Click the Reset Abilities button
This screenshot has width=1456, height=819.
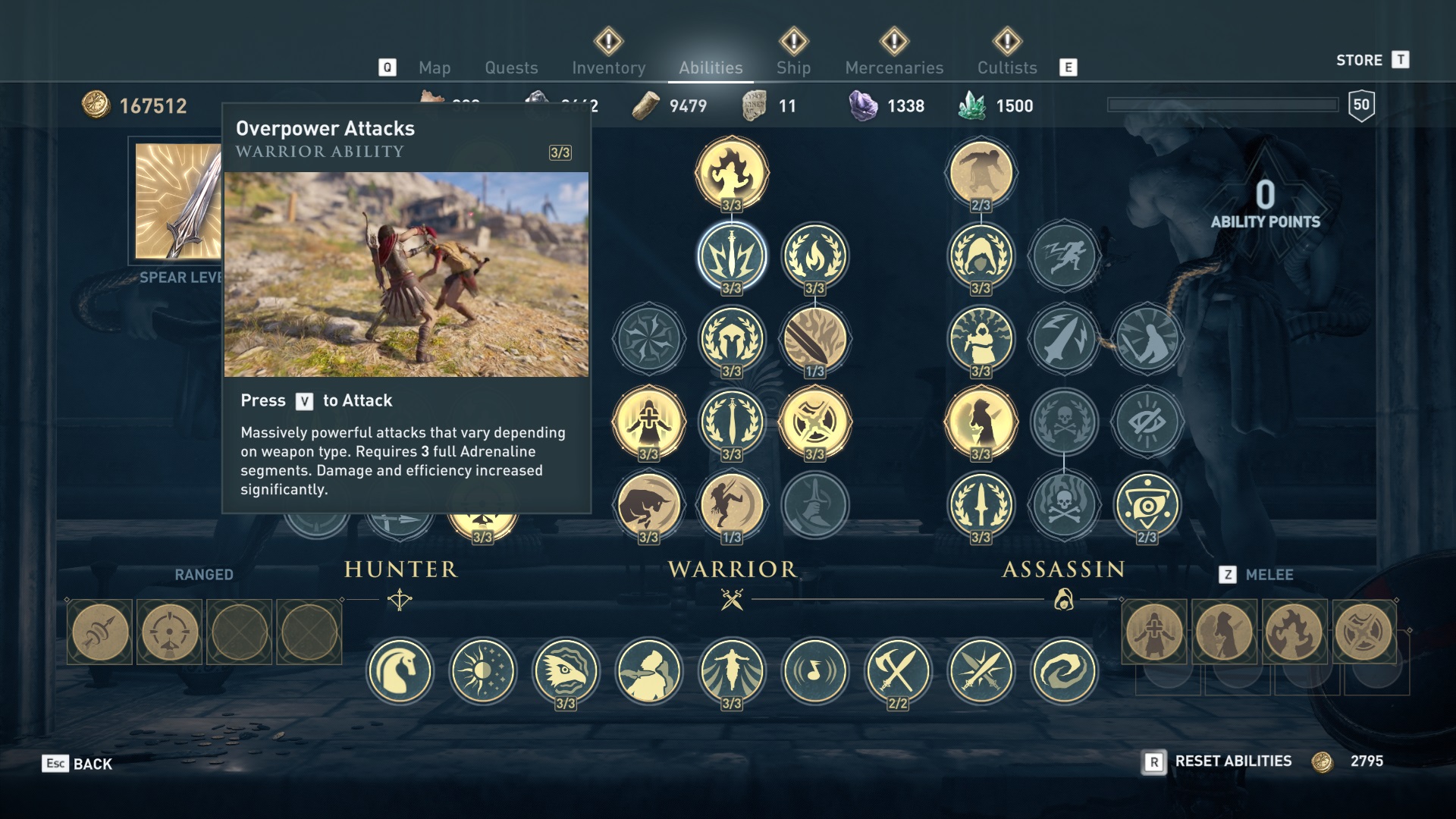[x=1232, y=761]
